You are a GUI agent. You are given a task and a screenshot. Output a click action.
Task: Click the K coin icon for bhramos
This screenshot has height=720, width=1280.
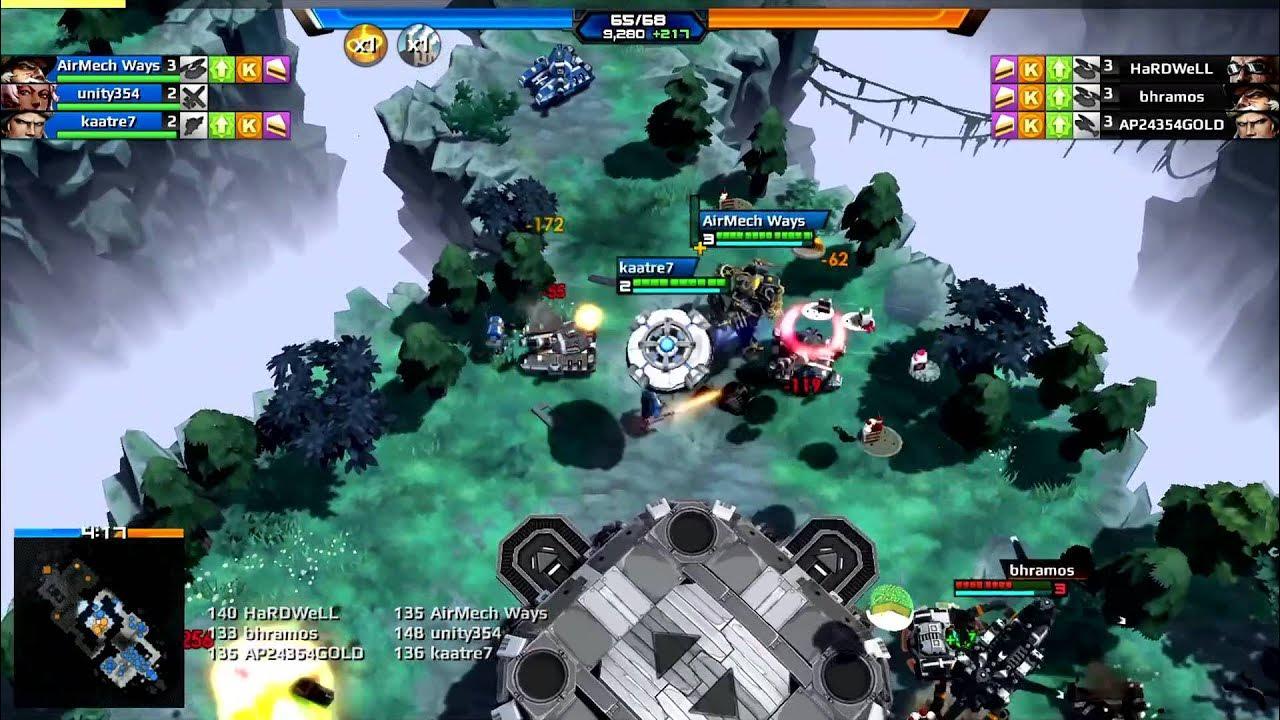click(x=1030, y=97)
